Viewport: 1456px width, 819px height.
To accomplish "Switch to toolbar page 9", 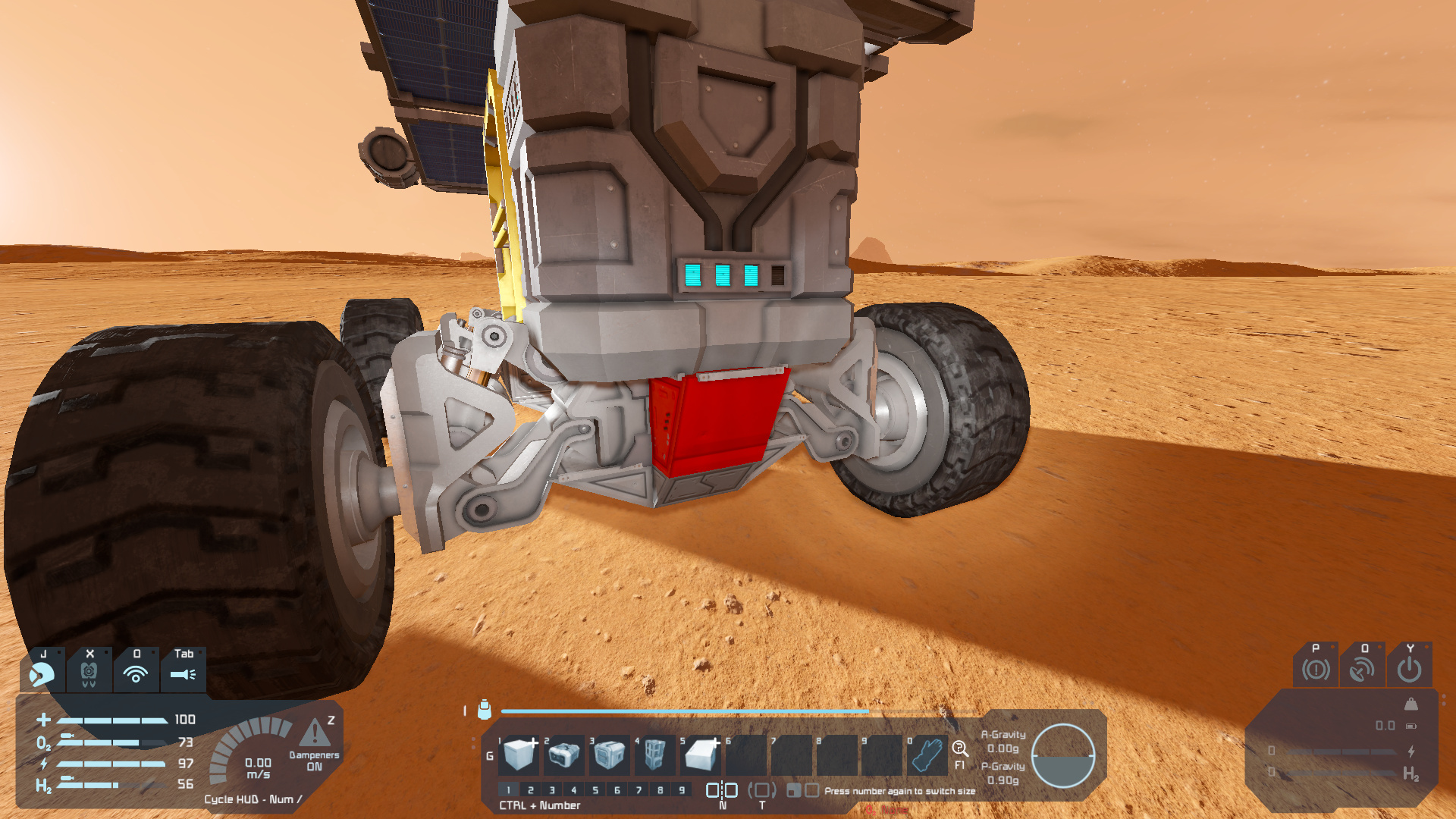I will click(x=682, y=790).
